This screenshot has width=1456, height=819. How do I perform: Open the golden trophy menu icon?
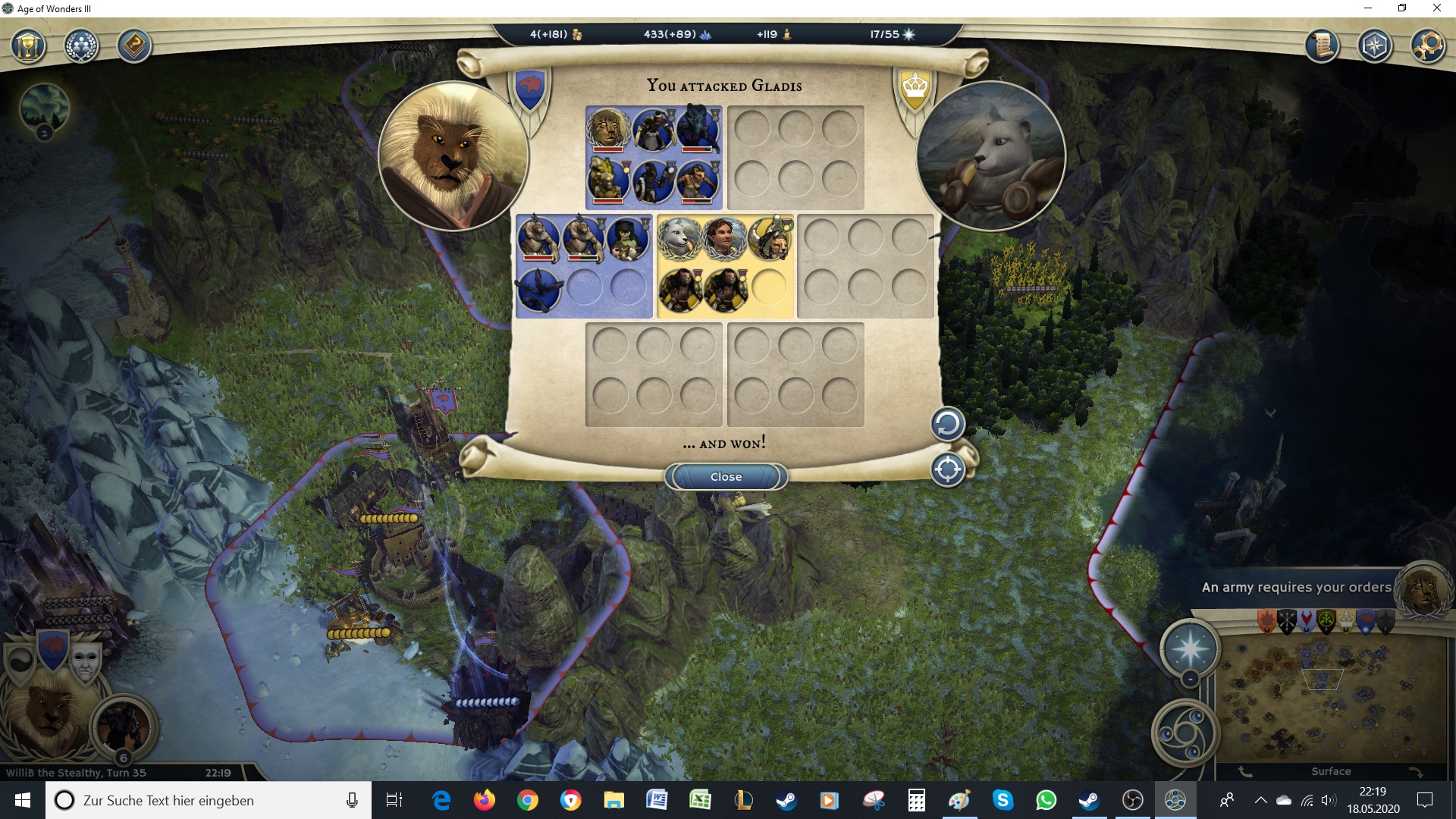point(28,46)
